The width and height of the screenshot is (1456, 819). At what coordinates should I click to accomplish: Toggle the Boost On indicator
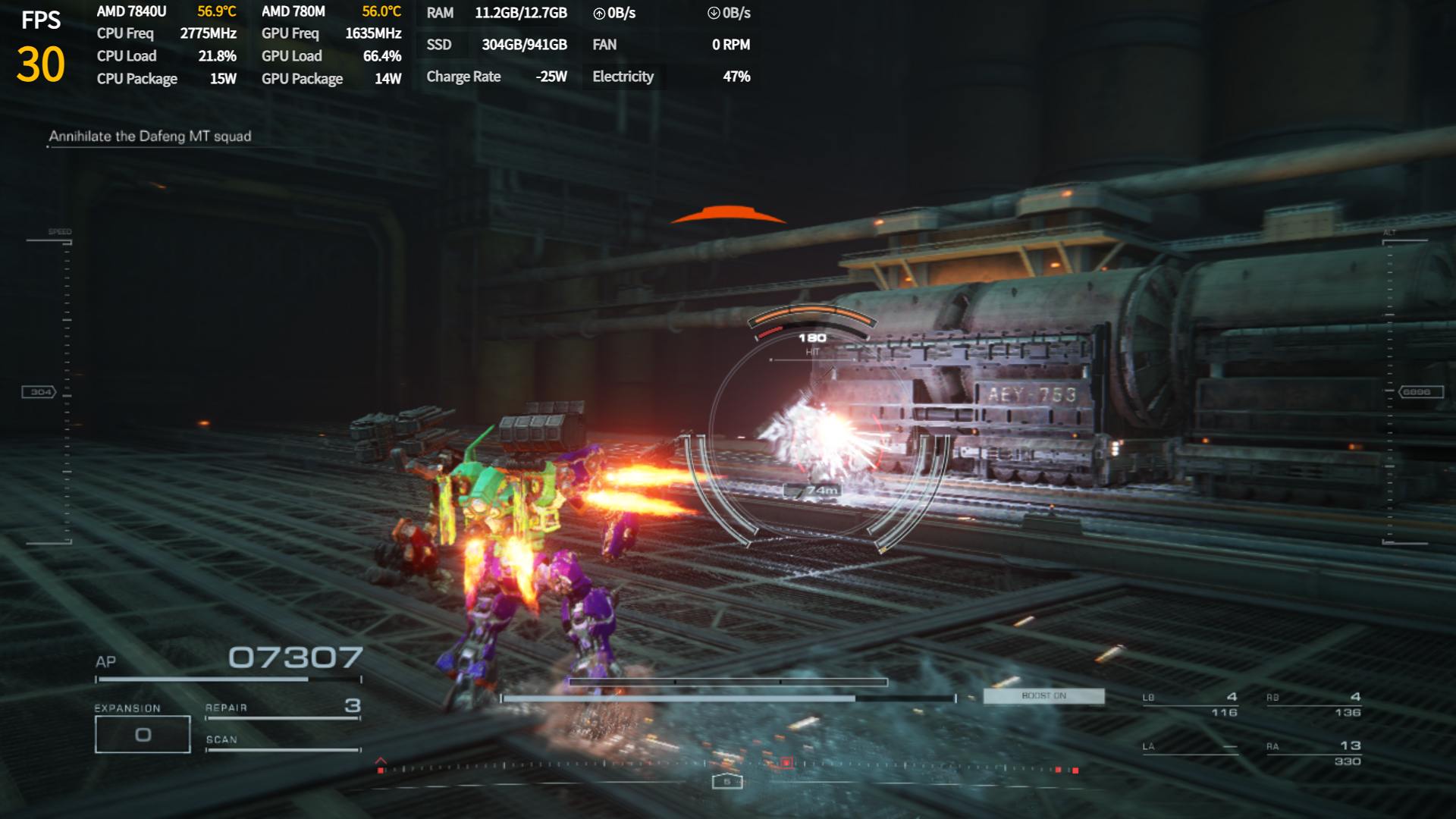[1043, 696]
